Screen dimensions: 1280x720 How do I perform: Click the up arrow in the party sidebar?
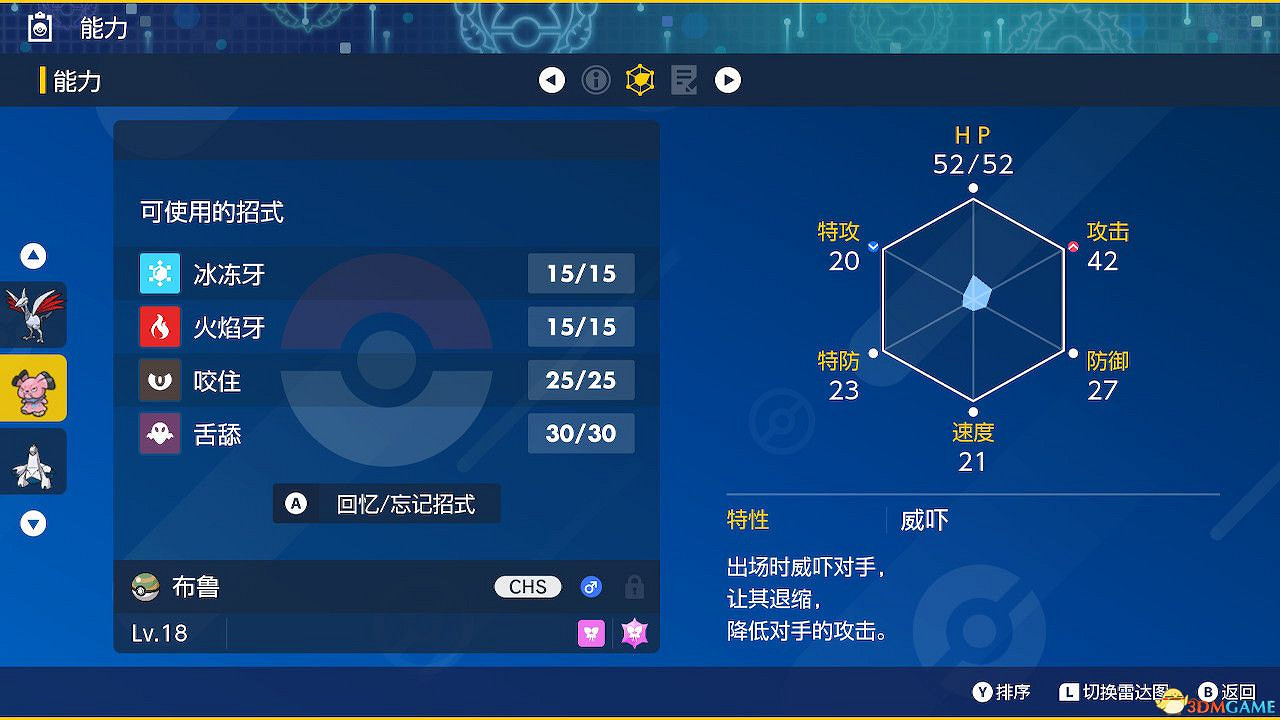coord(33,256)
